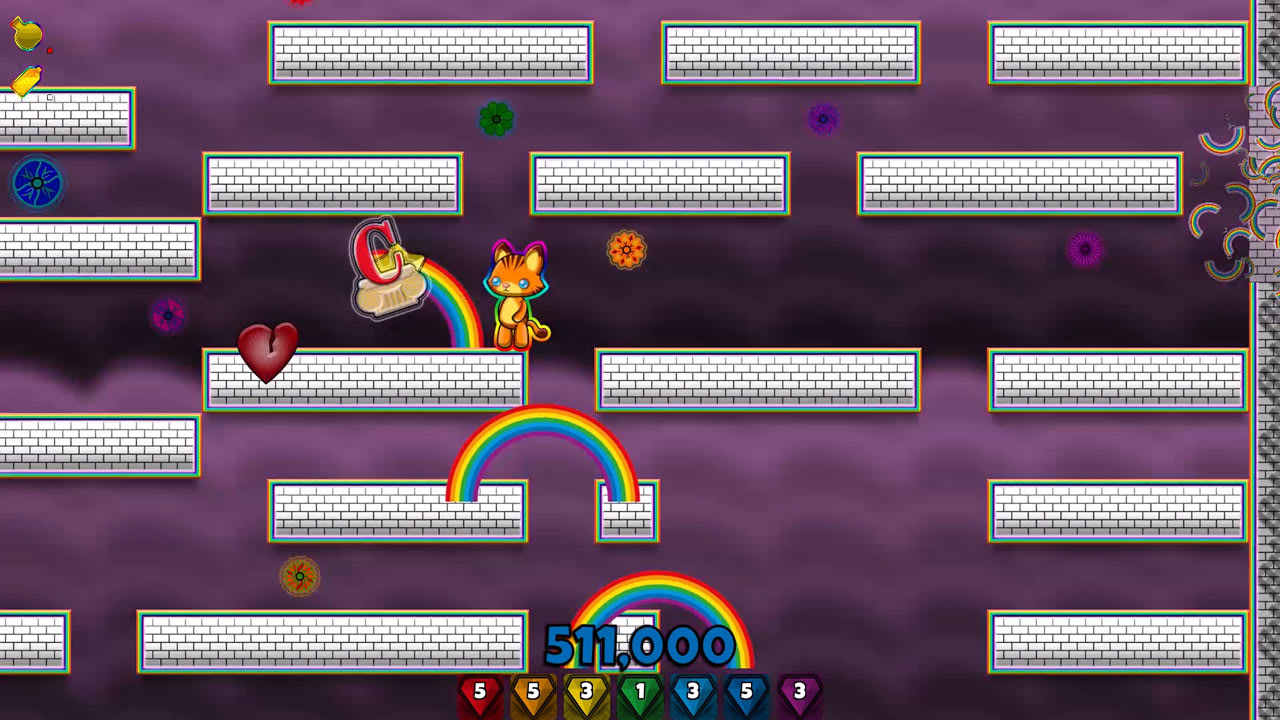Click the letter C trophy stamp
Screen dimensions: 1280x720
click(385, 270)
